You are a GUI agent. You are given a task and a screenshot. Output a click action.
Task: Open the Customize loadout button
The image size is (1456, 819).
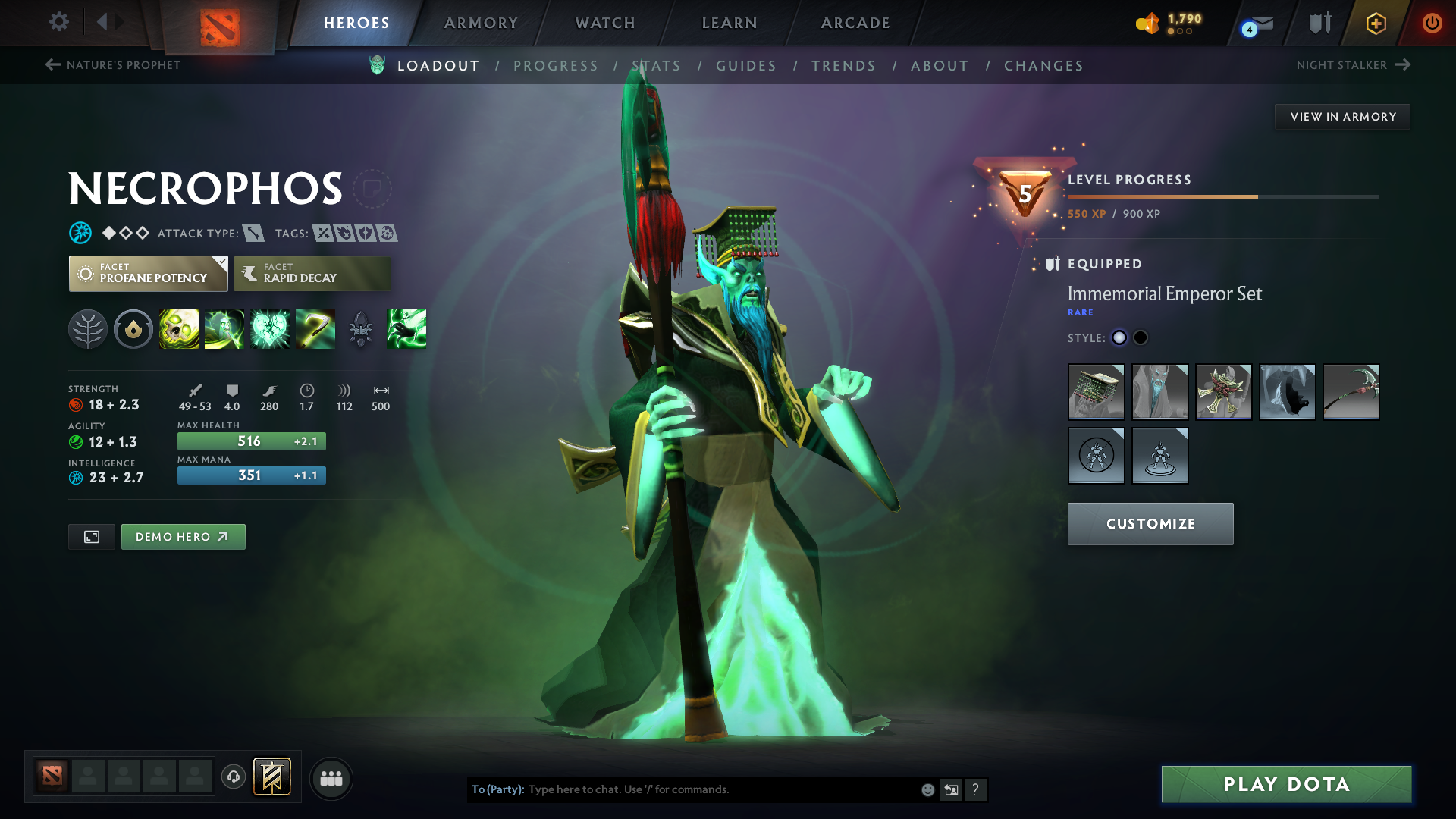[x=1150, y=524]
